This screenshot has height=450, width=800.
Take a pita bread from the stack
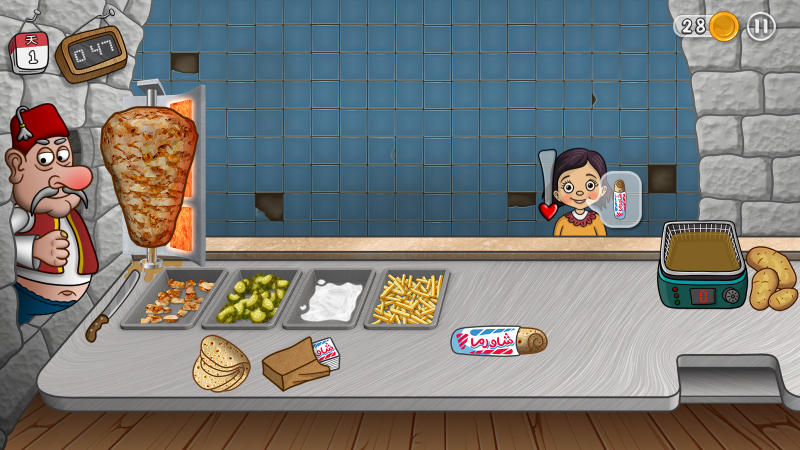coord(223,363)
